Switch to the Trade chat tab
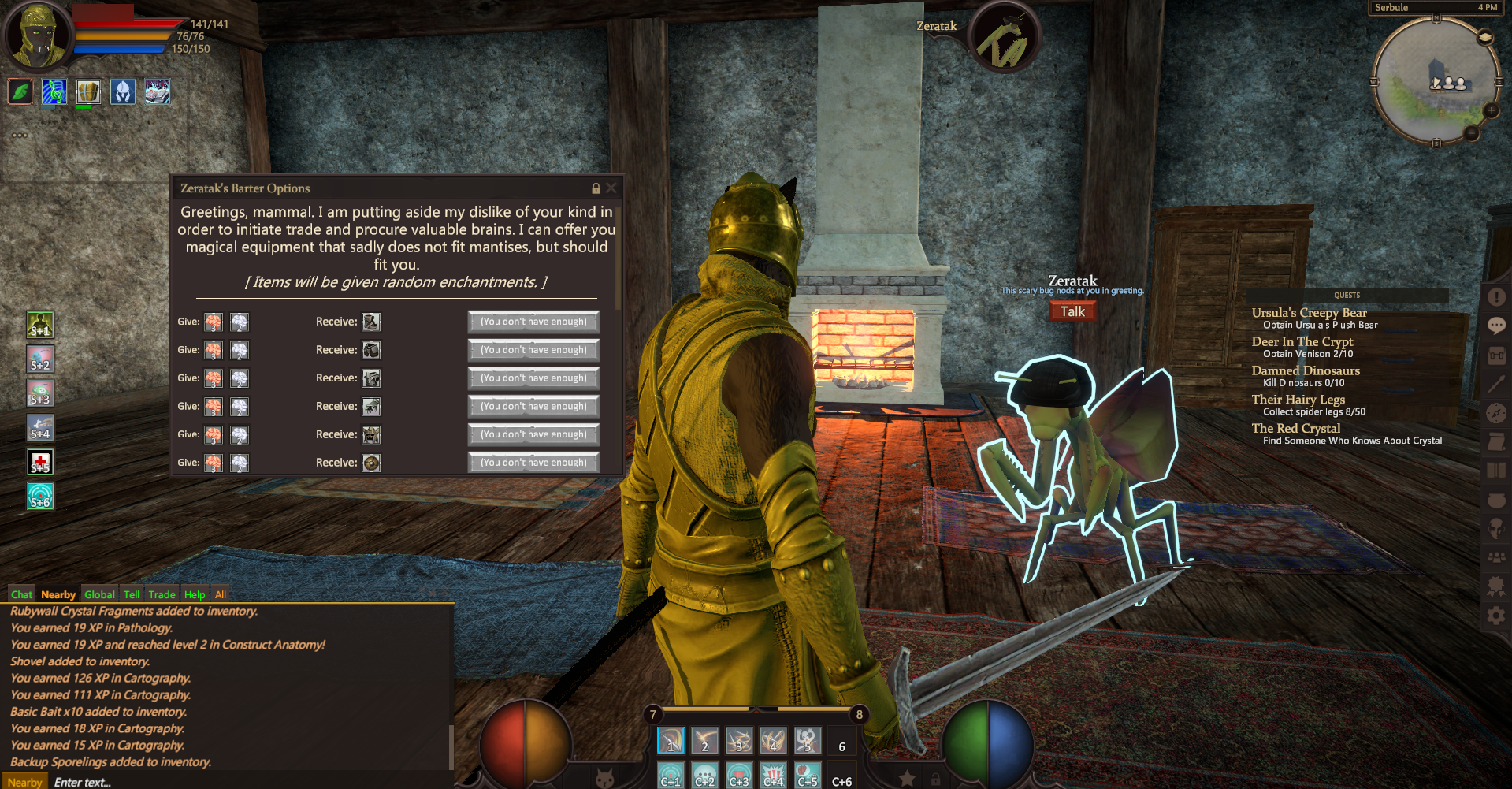 pyautogui.click(x=162, y=594)
